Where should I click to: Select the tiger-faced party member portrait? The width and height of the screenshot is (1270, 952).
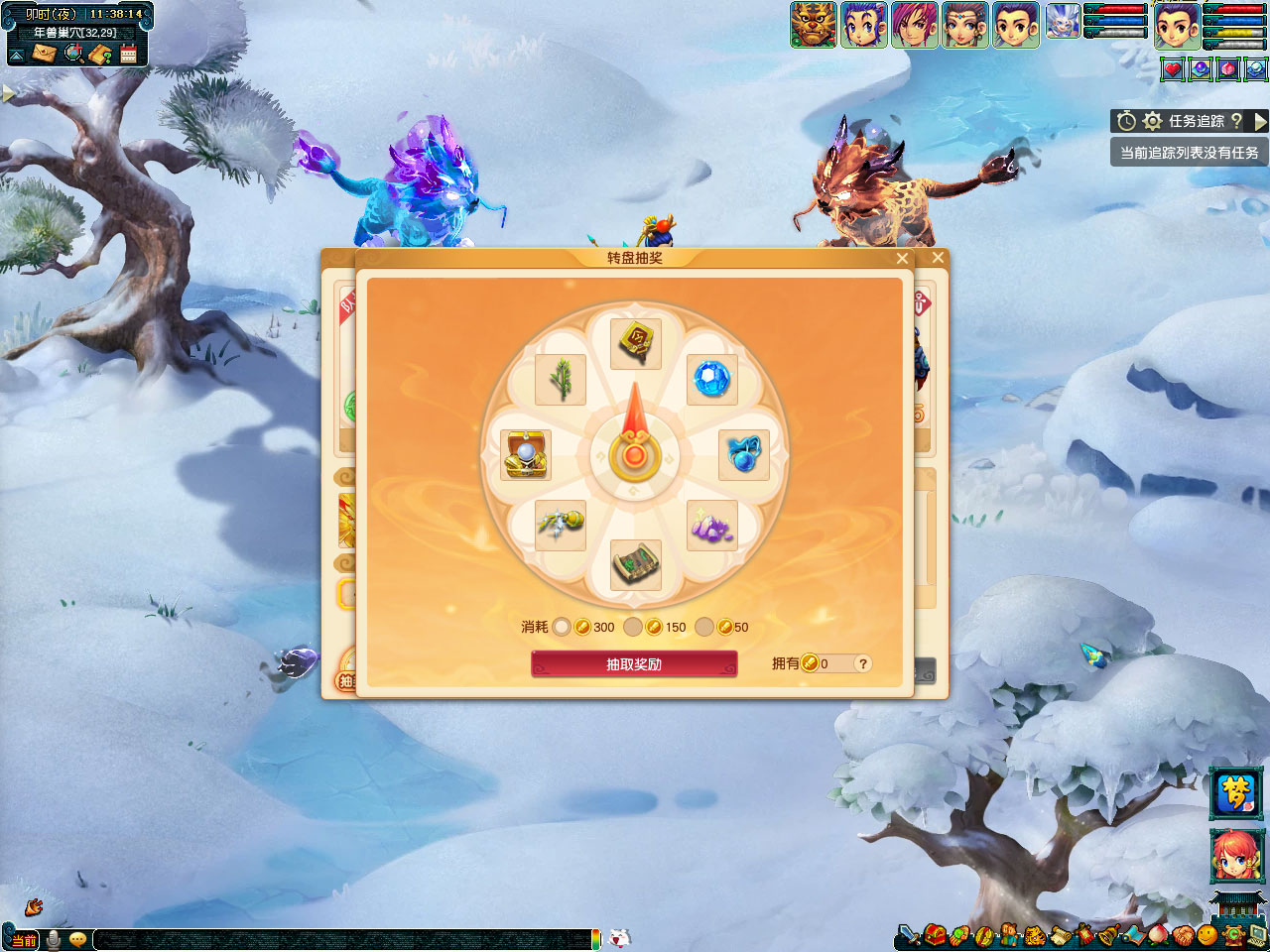point(813,24)
